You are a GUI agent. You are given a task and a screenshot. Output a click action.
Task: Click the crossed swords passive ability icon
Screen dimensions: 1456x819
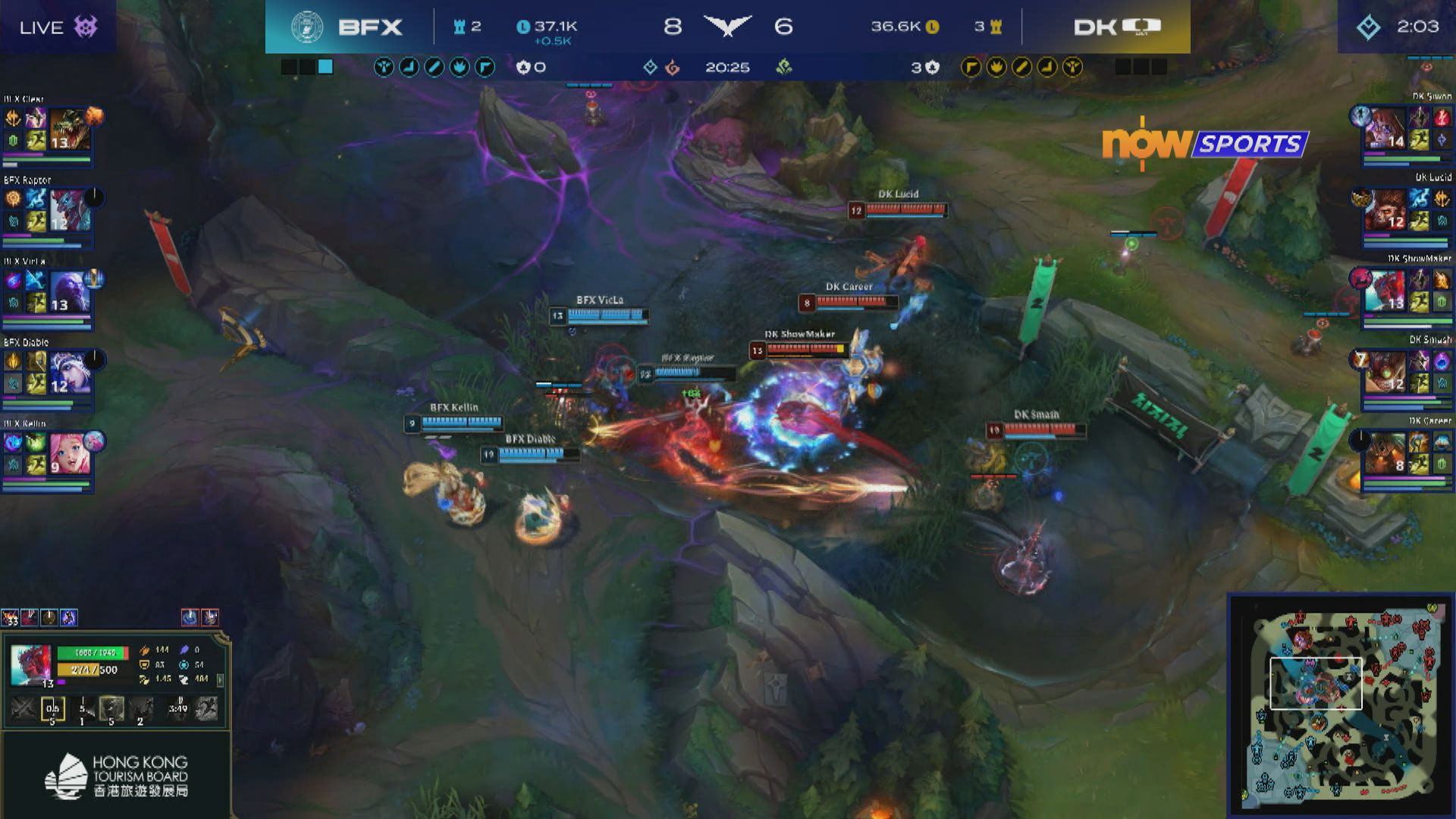coord(23,709)
